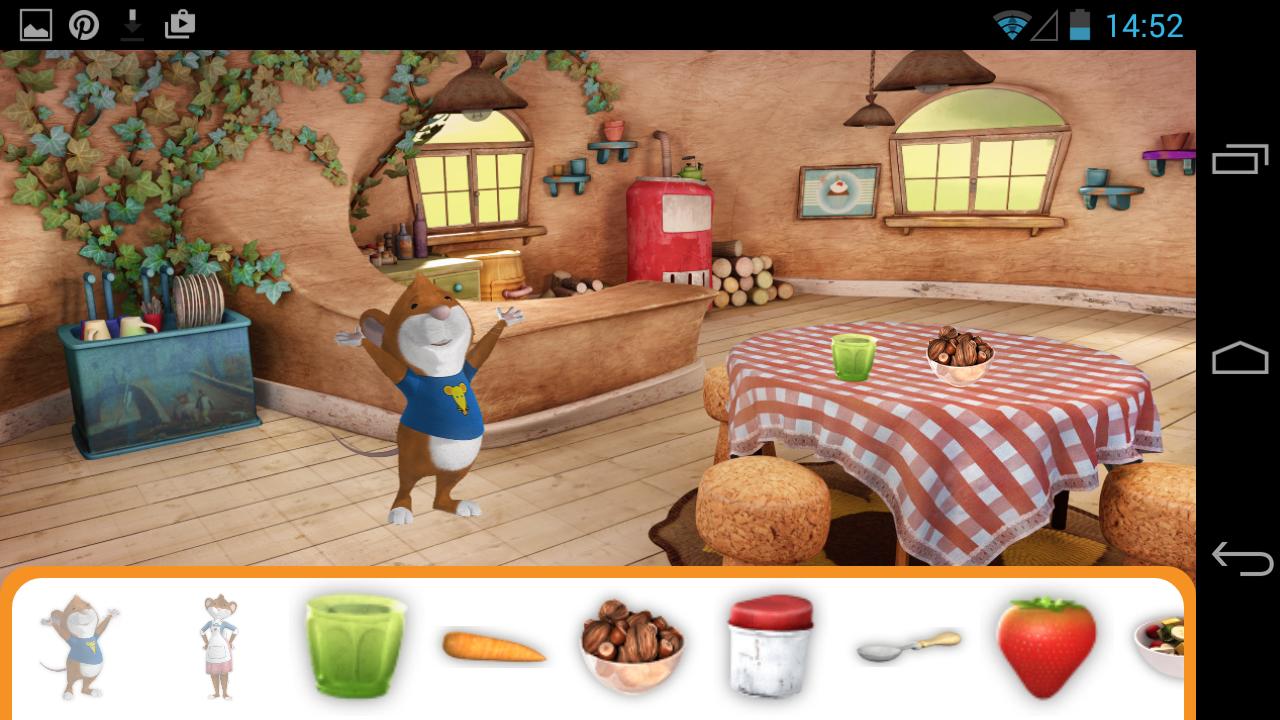
Task: Pick the red canister sticker
Action: [769, 645]
